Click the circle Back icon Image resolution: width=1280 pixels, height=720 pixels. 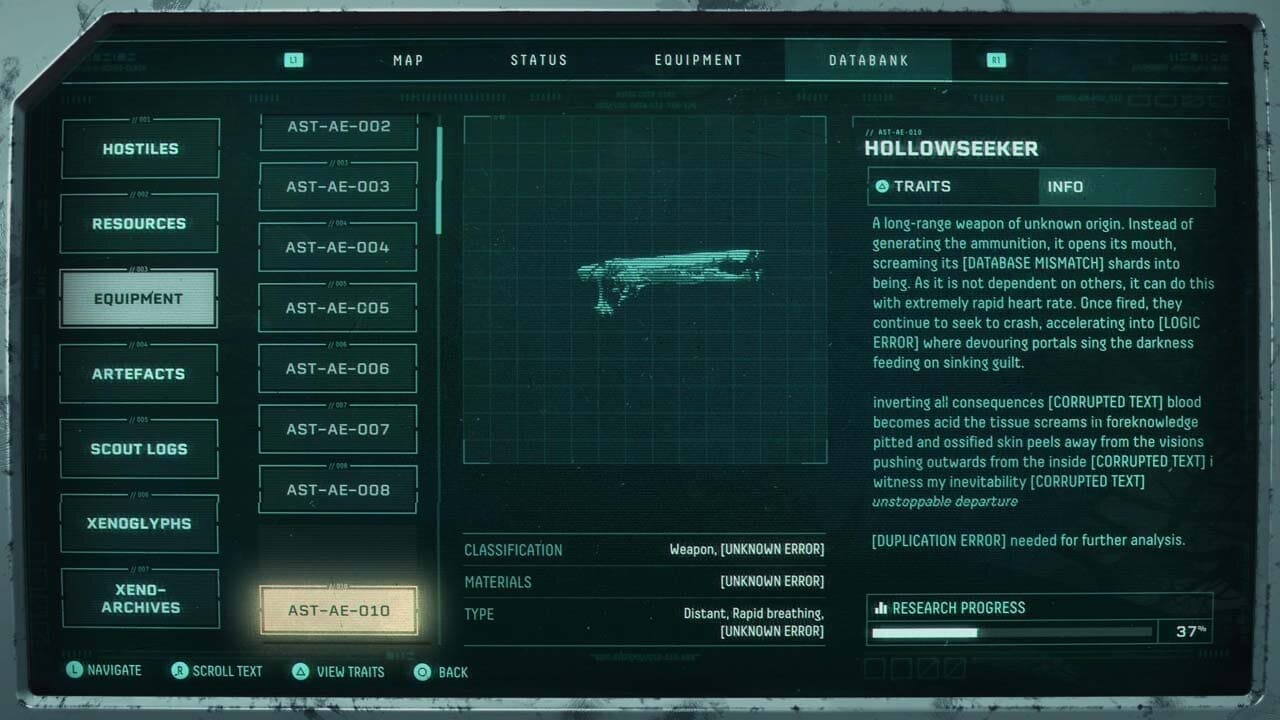(x=421, y=671)
